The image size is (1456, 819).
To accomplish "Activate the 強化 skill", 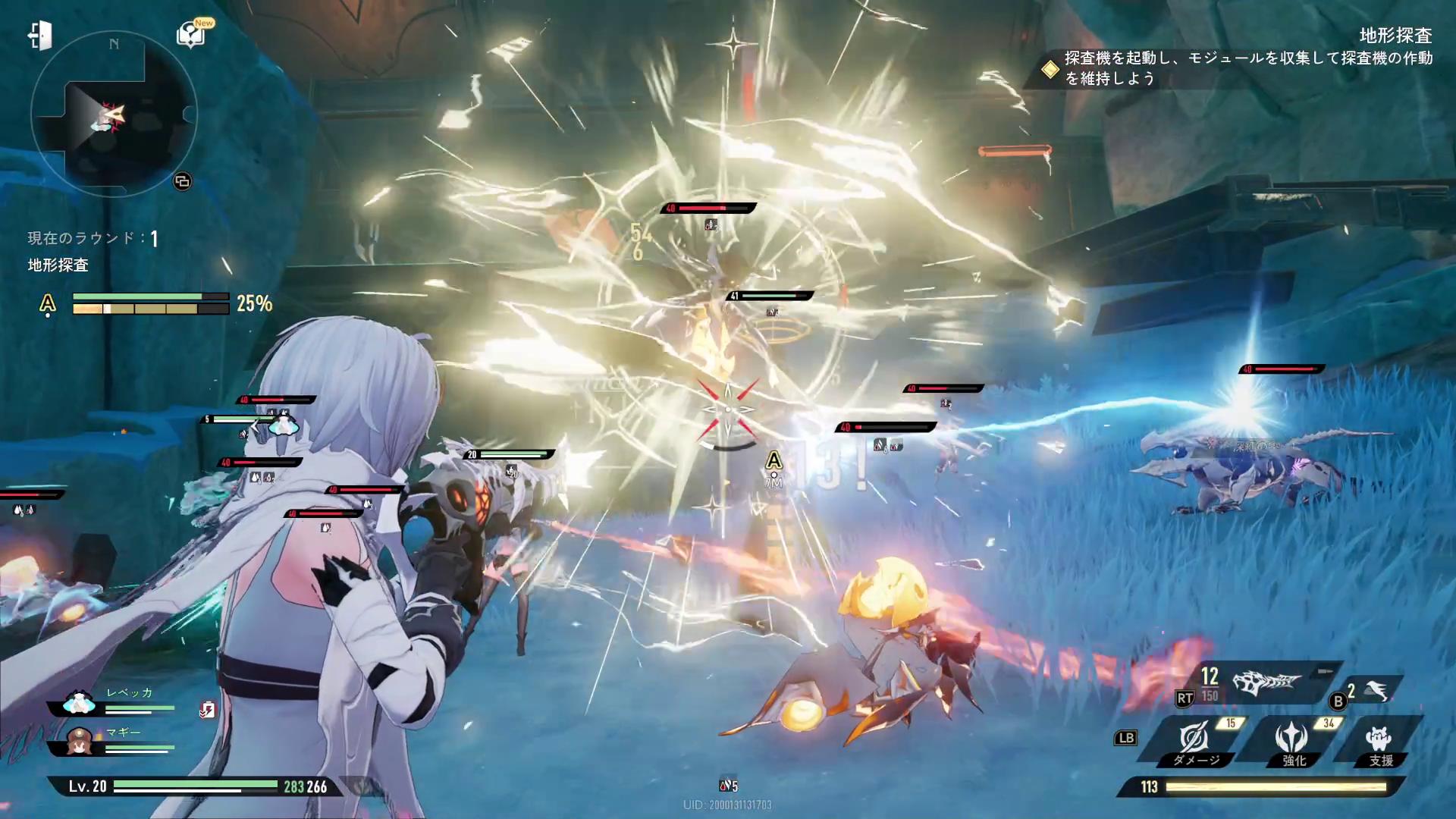I will (x=1291, y=742).
